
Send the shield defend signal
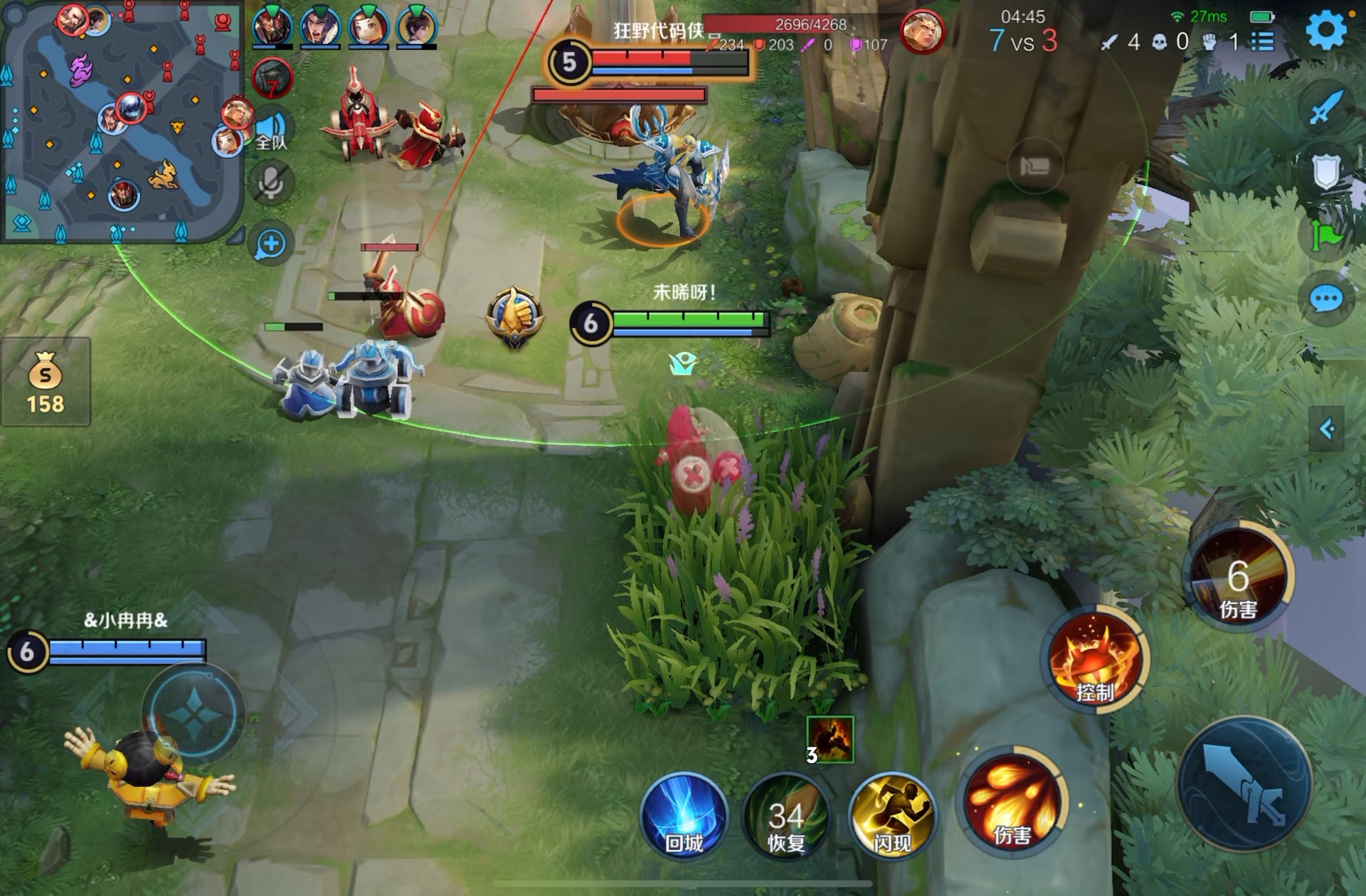[x=1325, y=171]
